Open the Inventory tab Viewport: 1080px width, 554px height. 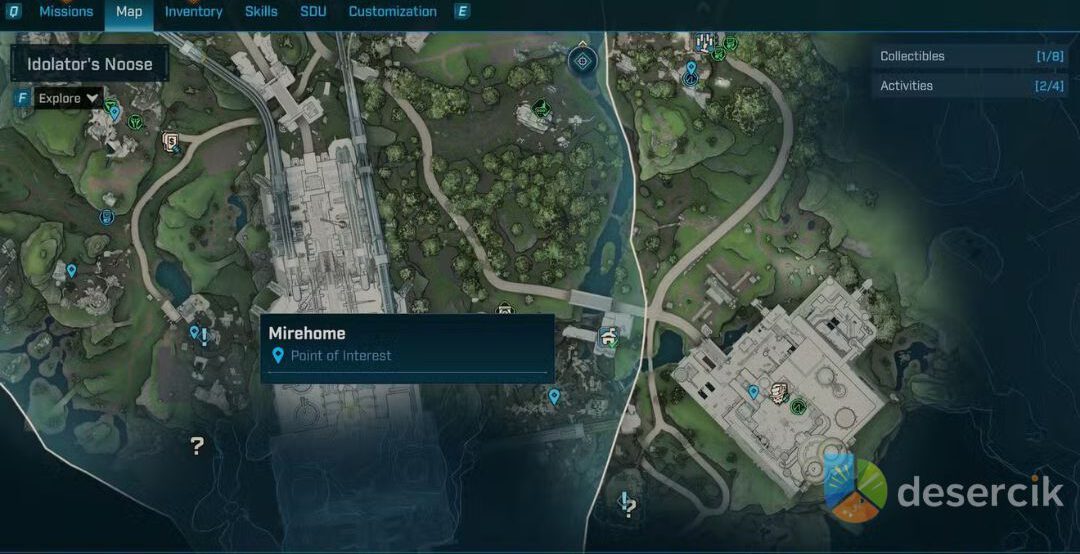tap(193, 12)
